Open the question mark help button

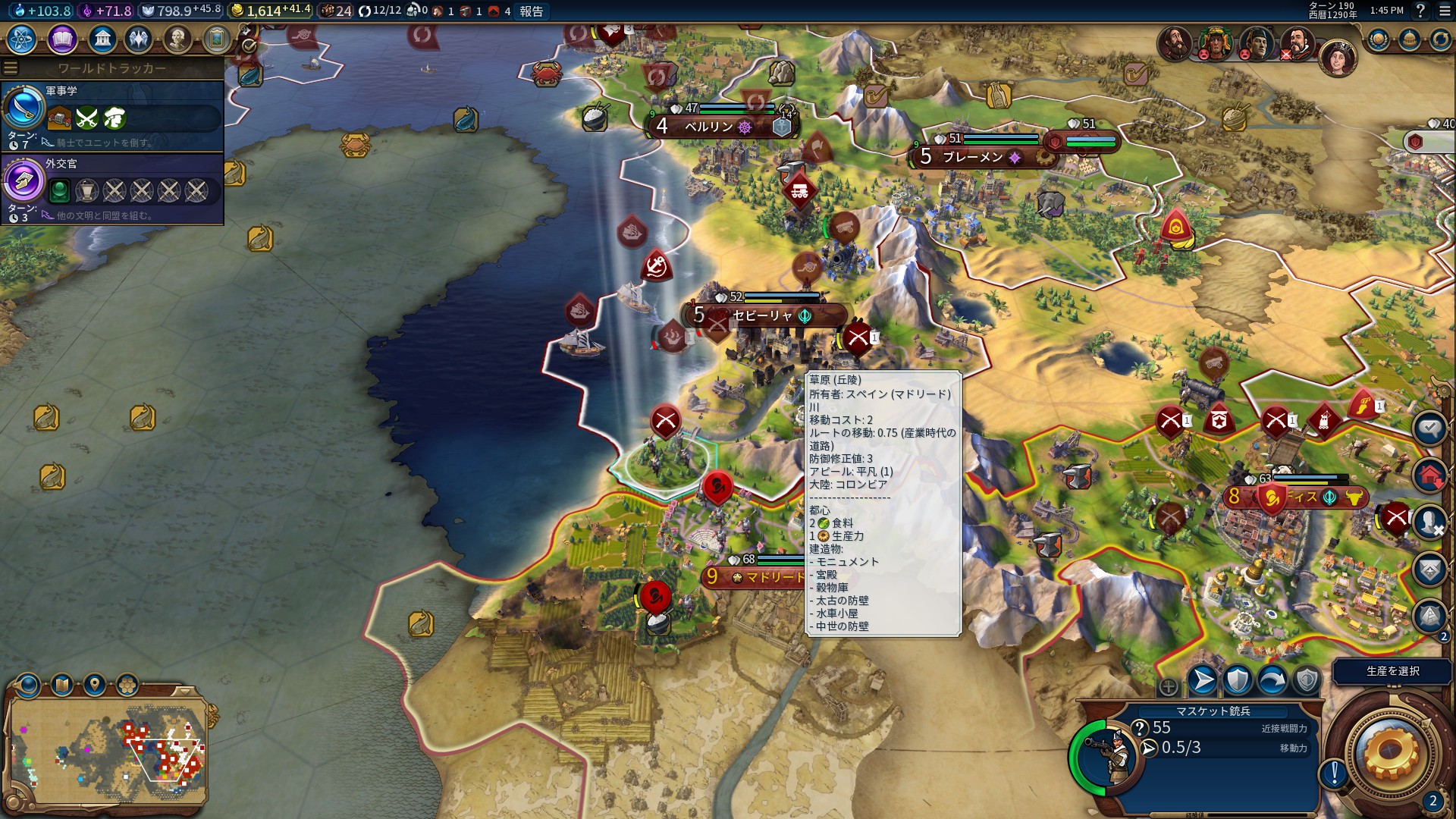pyautogui.click(x=1420, y=11)
